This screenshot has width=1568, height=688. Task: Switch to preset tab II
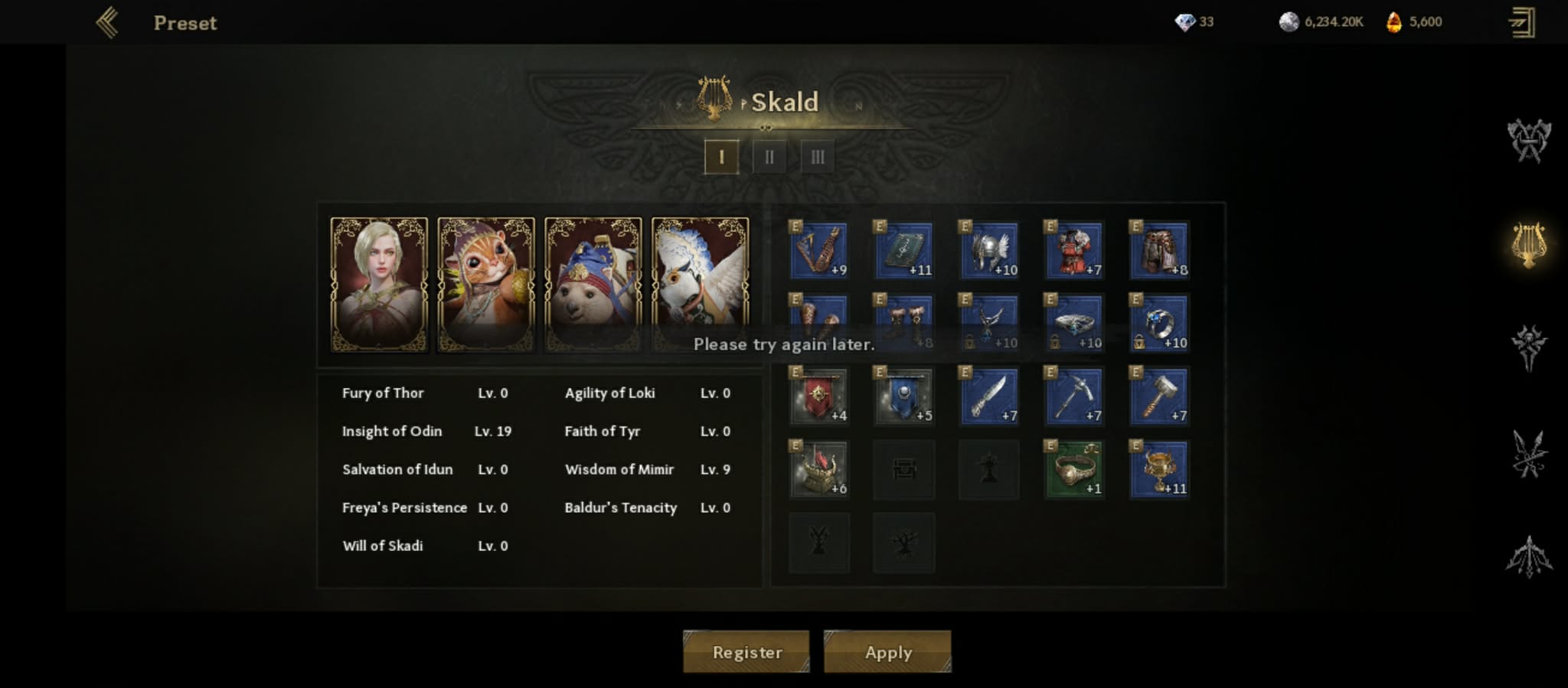click(769, 157)
